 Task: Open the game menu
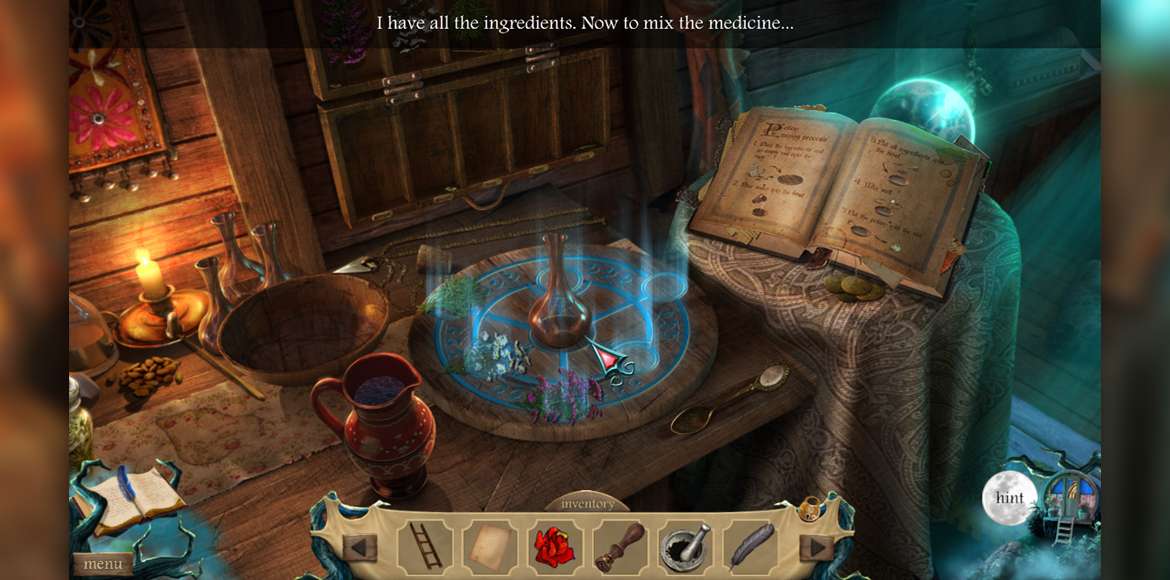[103, 564]
